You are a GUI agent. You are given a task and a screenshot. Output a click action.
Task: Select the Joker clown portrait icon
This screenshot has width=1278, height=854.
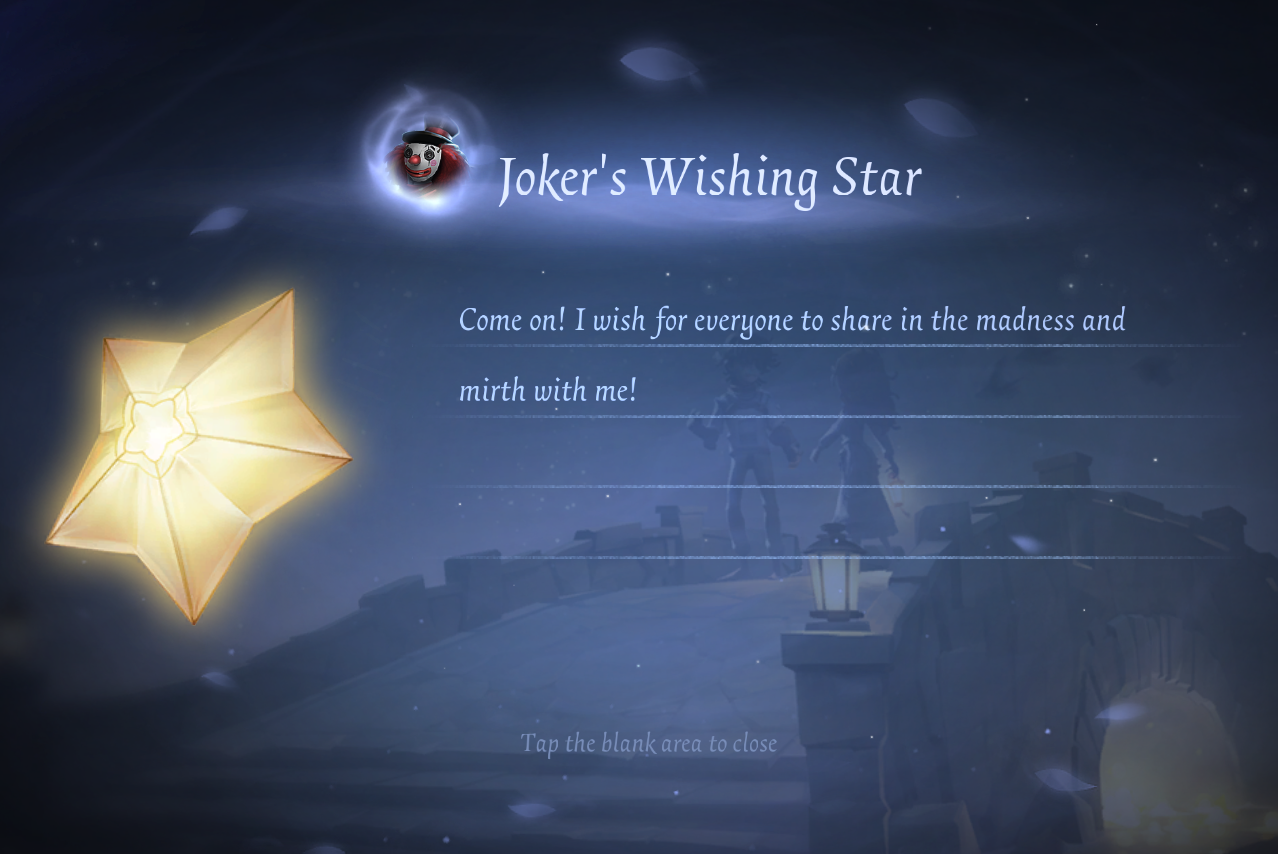pos(430,158)
